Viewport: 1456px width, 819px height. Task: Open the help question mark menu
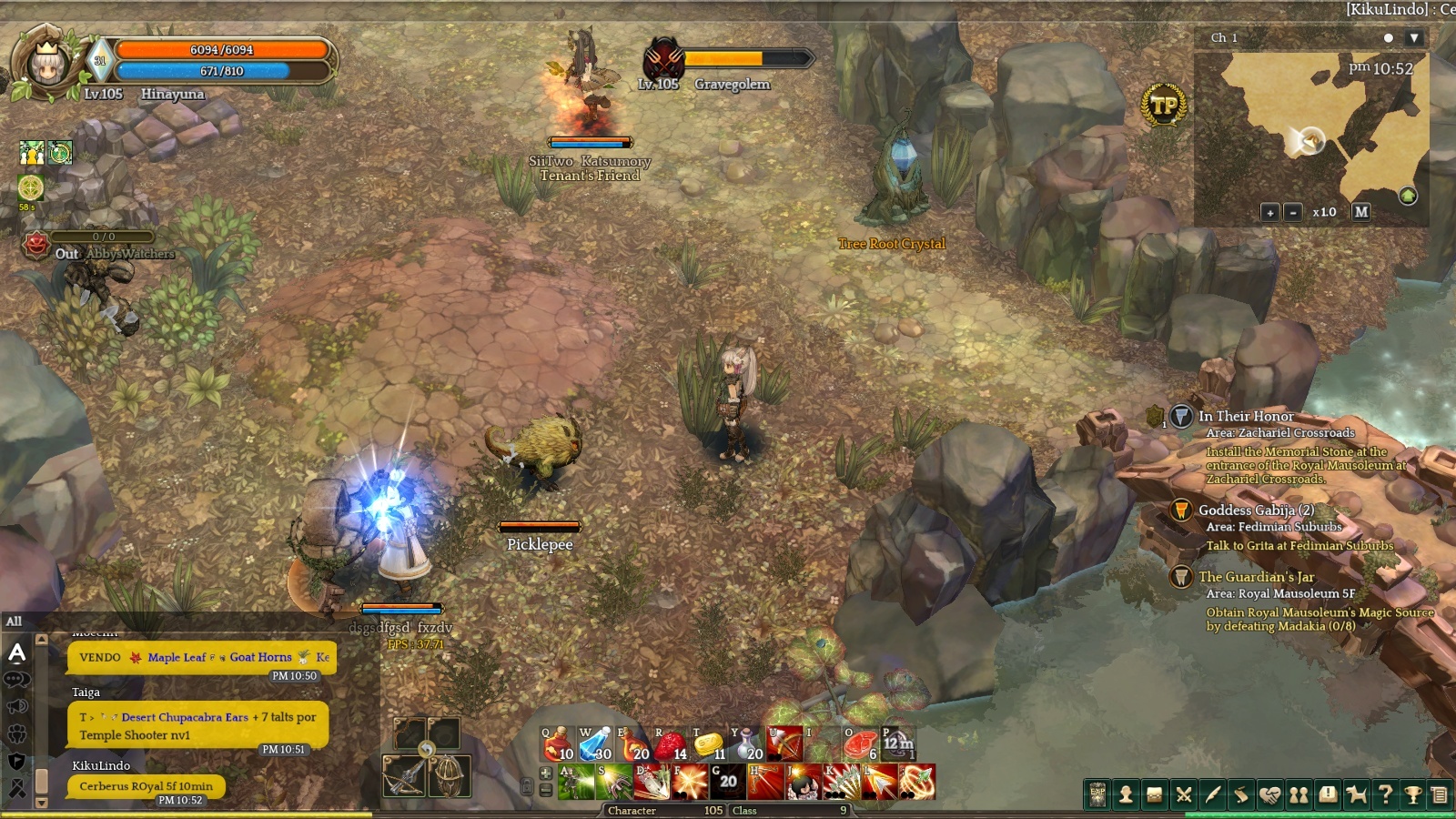[1385, 794]
